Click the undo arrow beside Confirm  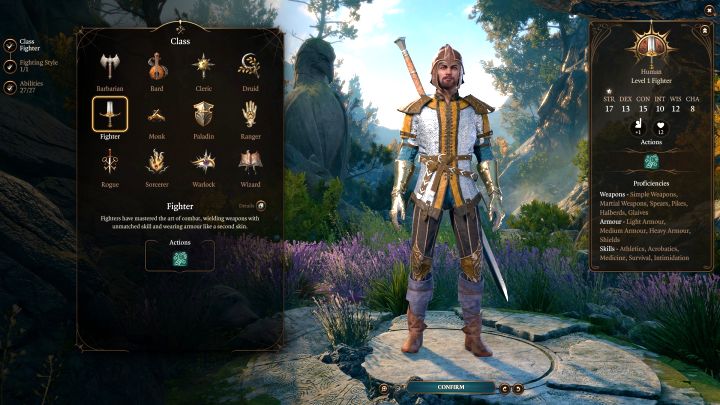pos(505,388)
